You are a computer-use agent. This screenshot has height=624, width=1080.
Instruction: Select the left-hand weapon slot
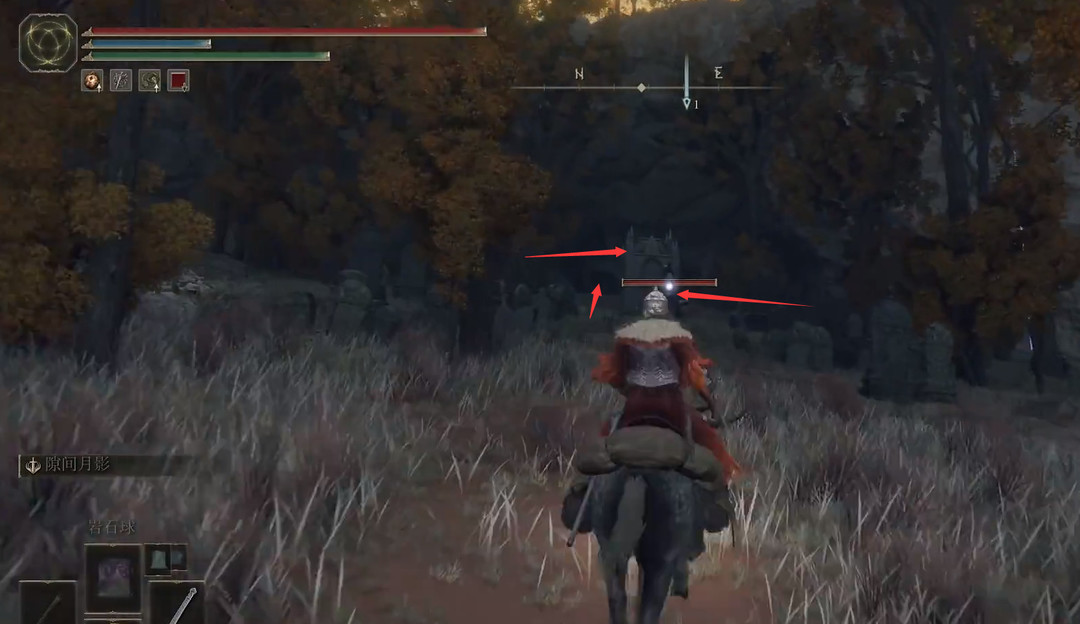click(47, 603)
